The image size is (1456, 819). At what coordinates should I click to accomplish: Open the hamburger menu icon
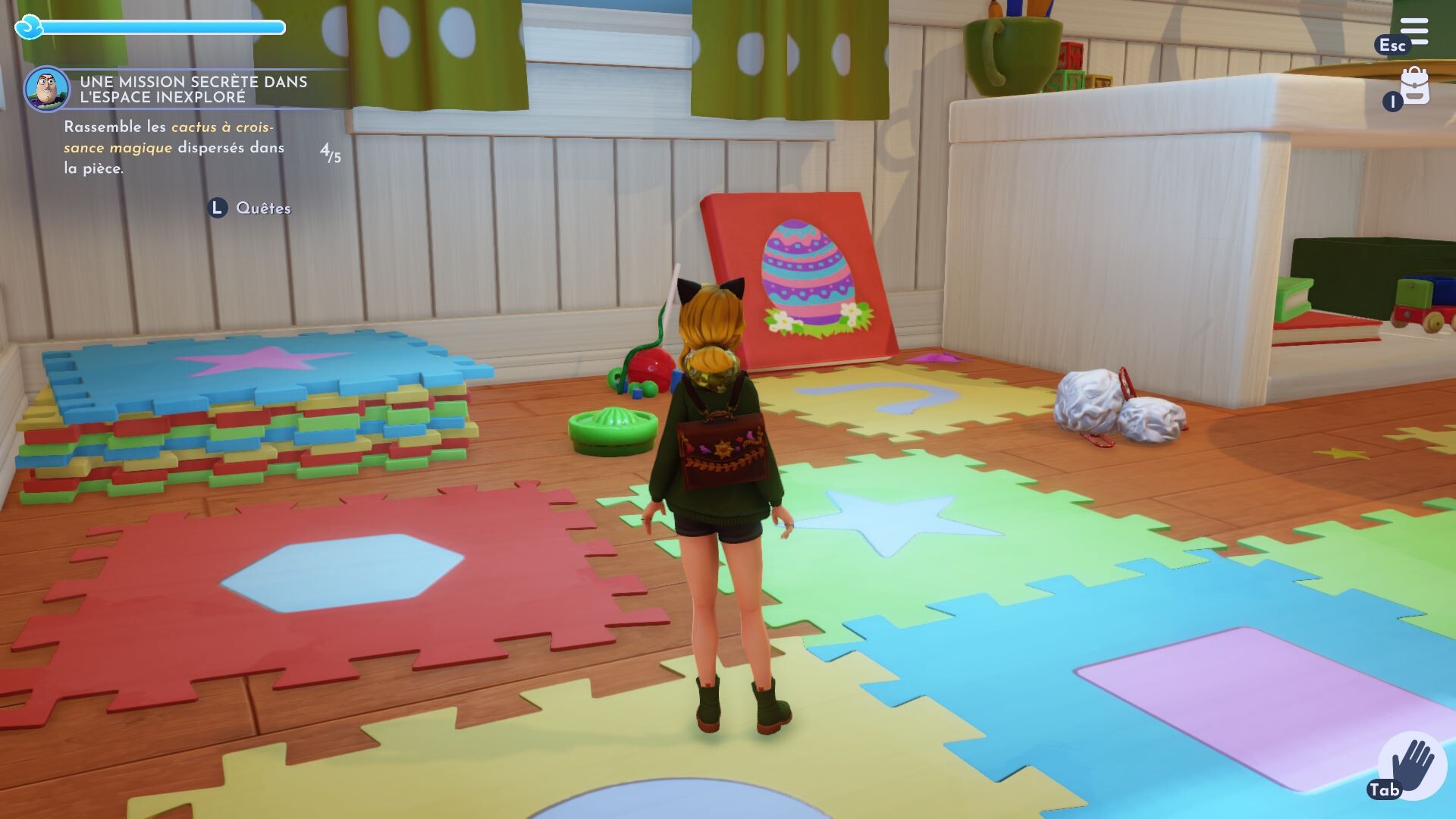pos(1414,32)
